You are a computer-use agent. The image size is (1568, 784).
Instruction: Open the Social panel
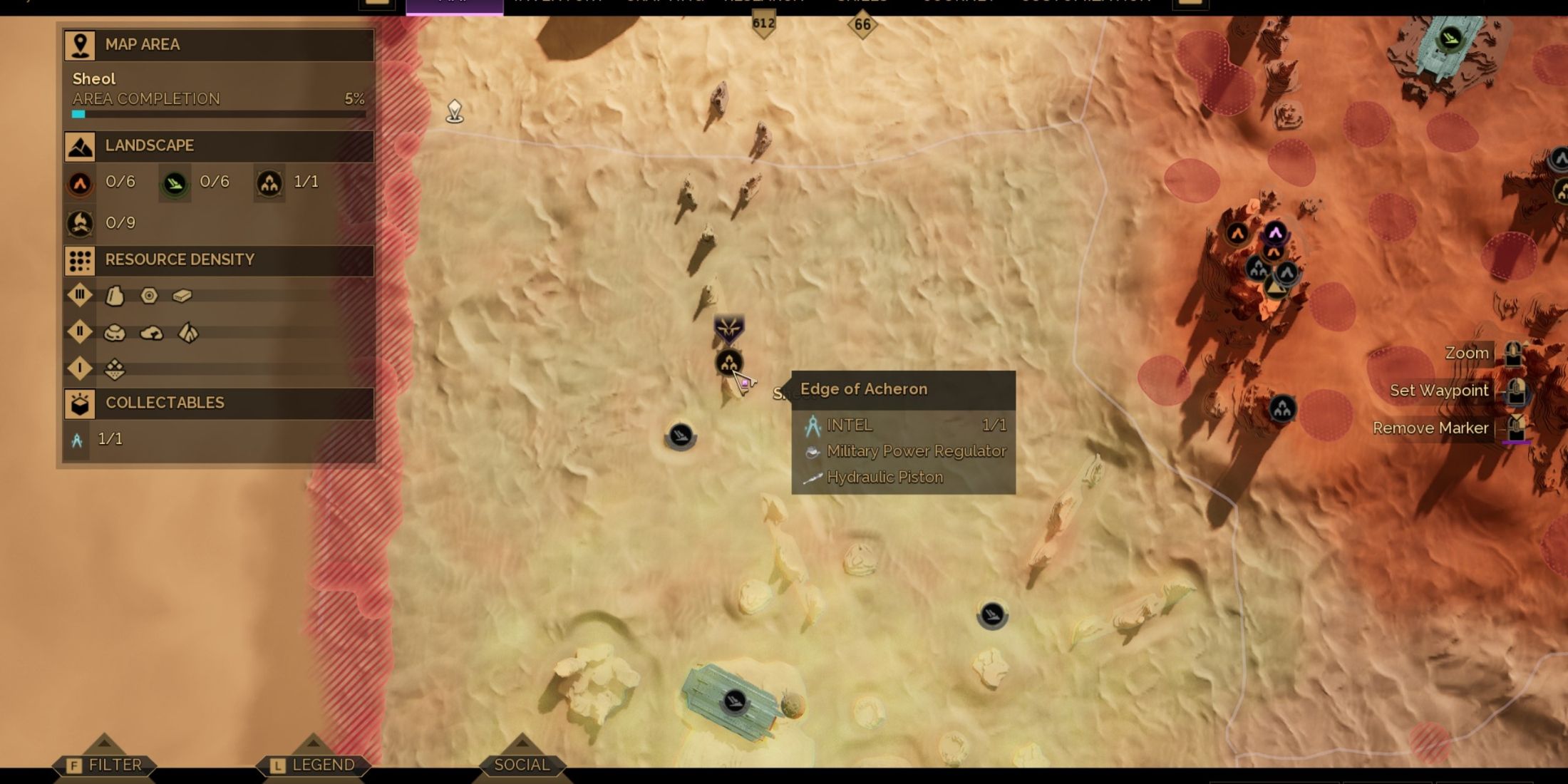click(522, 765)
